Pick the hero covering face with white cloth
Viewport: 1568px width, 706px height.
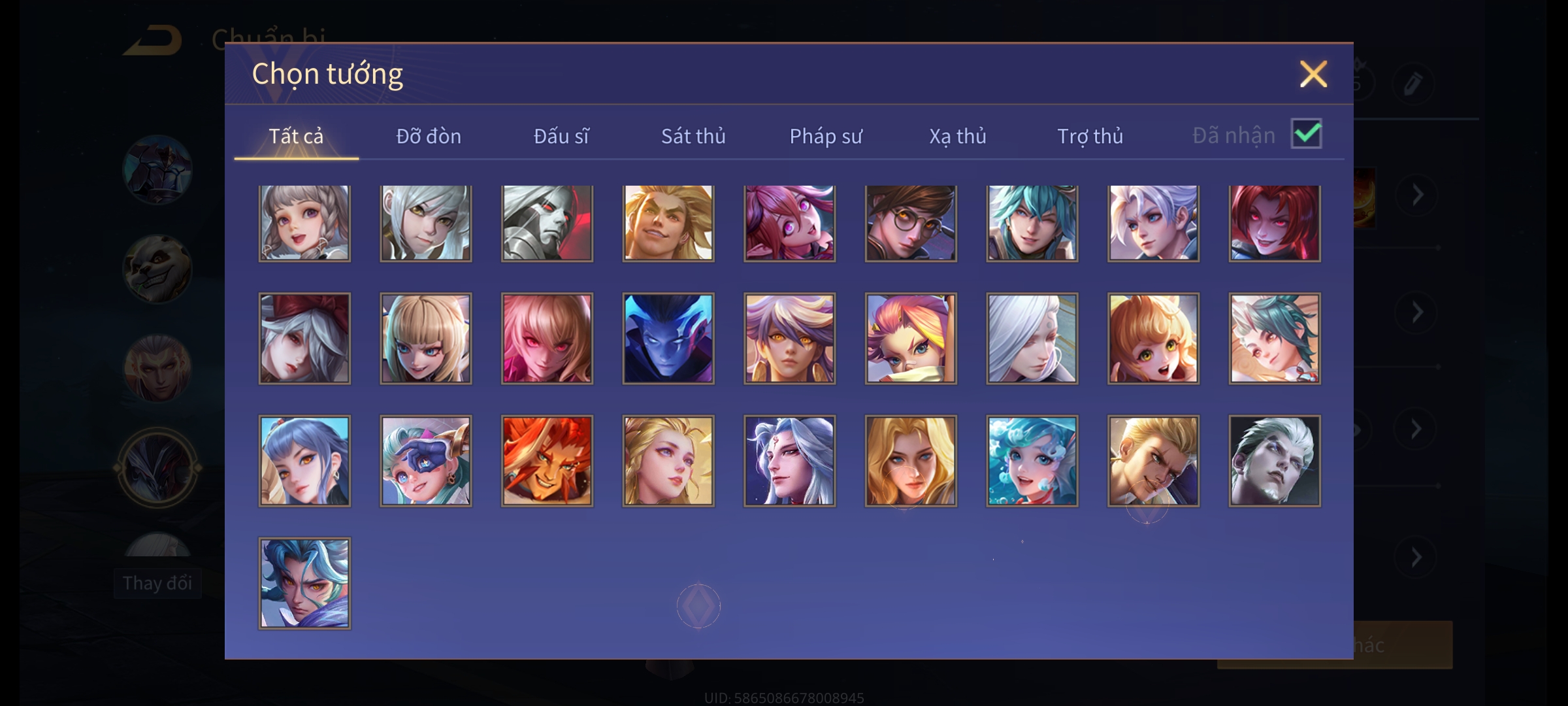pos(911,338)
